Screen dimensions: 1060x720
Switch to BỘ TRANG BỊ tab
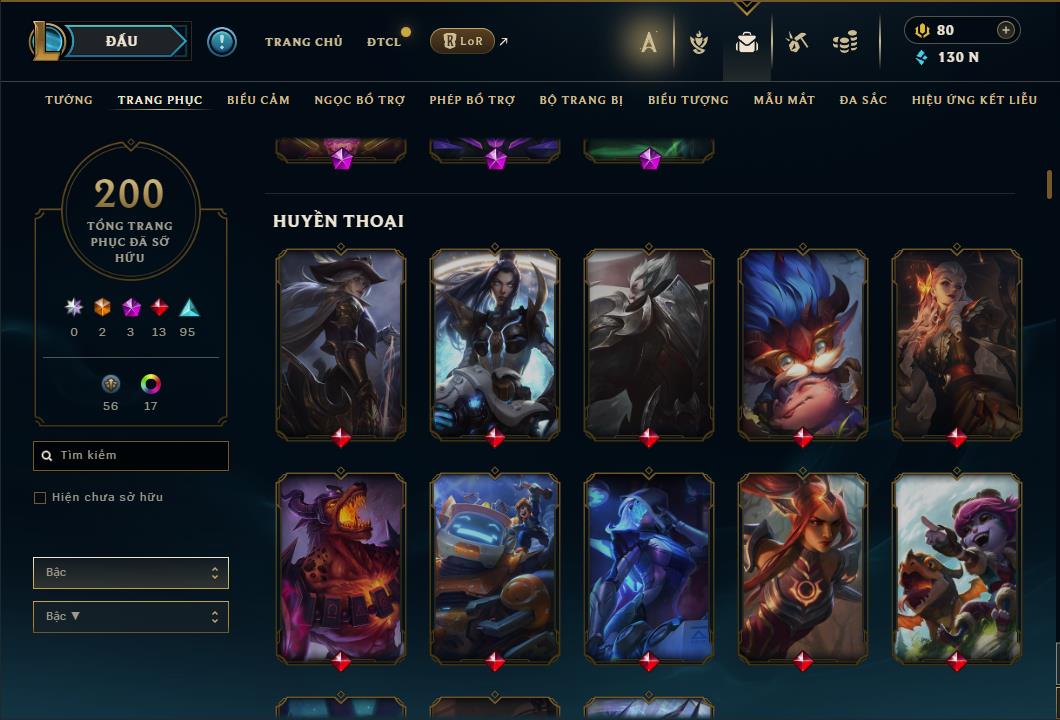point(581,100)
